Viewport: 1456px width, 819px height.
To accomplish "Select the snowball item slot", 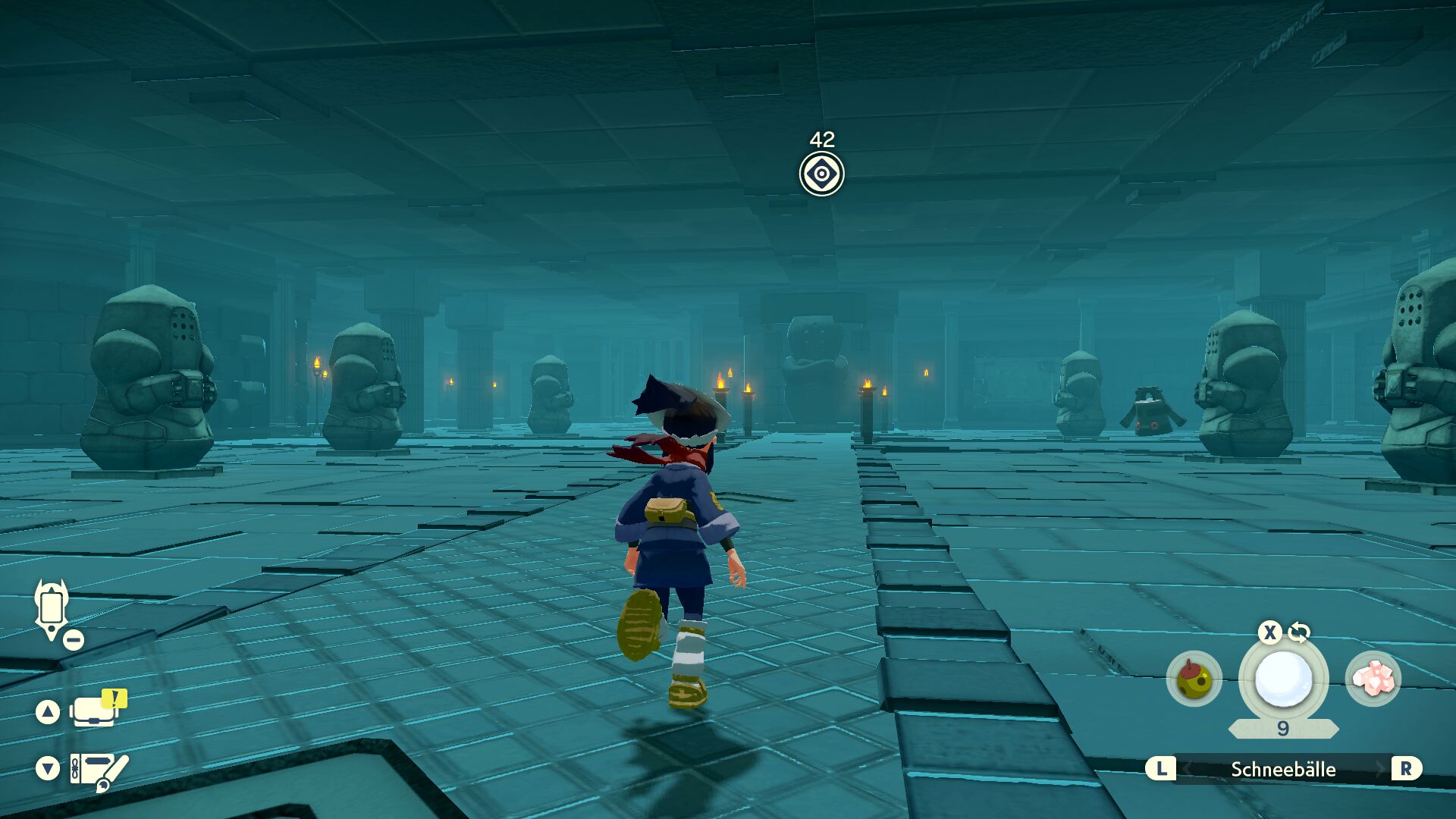I will tap(1283, 679).
